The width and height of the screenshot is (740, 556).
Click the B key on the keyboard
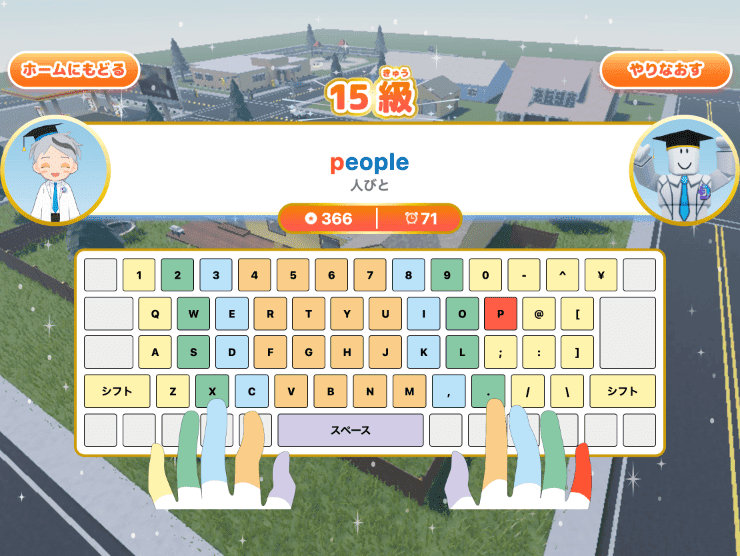coord(330,391)
